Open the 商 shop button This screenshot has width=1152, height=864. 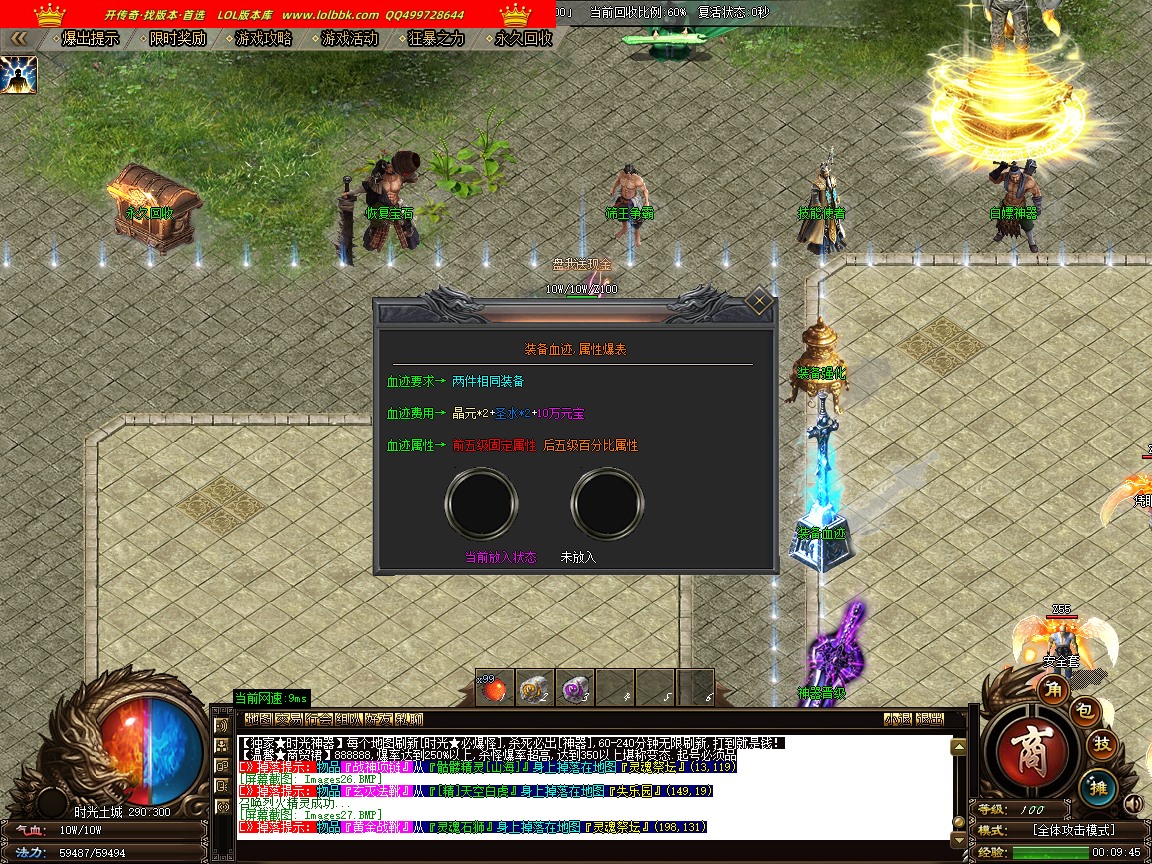coord(1029,752)
